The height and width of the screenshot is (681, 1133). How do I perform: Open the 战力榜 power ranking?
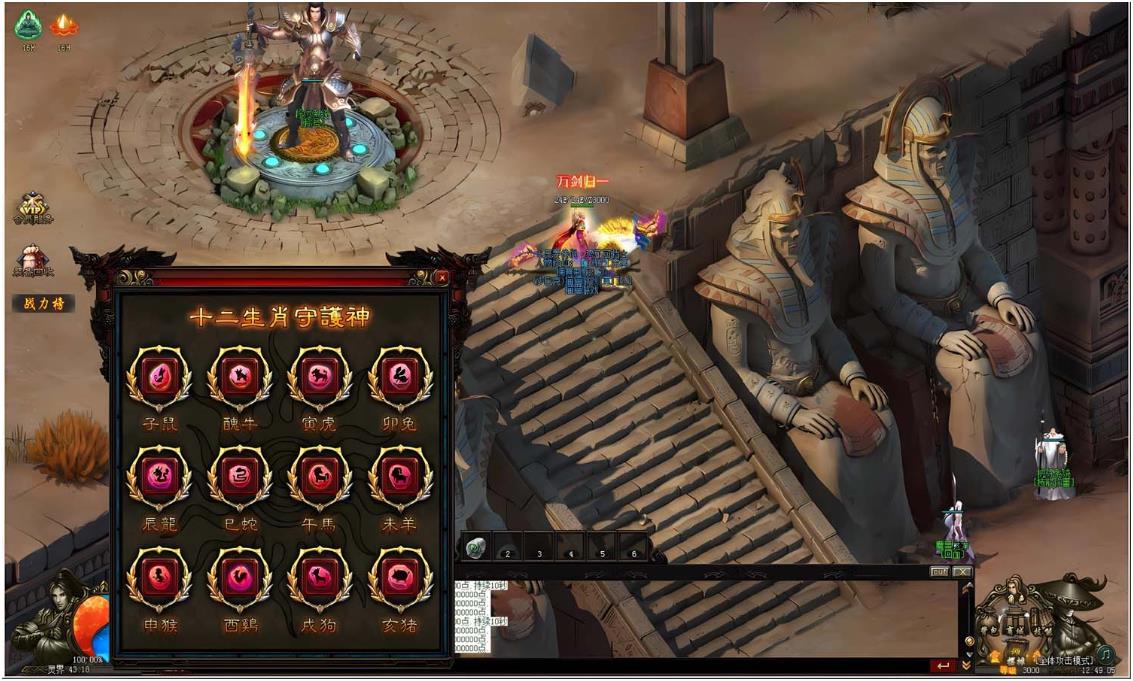tap(43, 303)
